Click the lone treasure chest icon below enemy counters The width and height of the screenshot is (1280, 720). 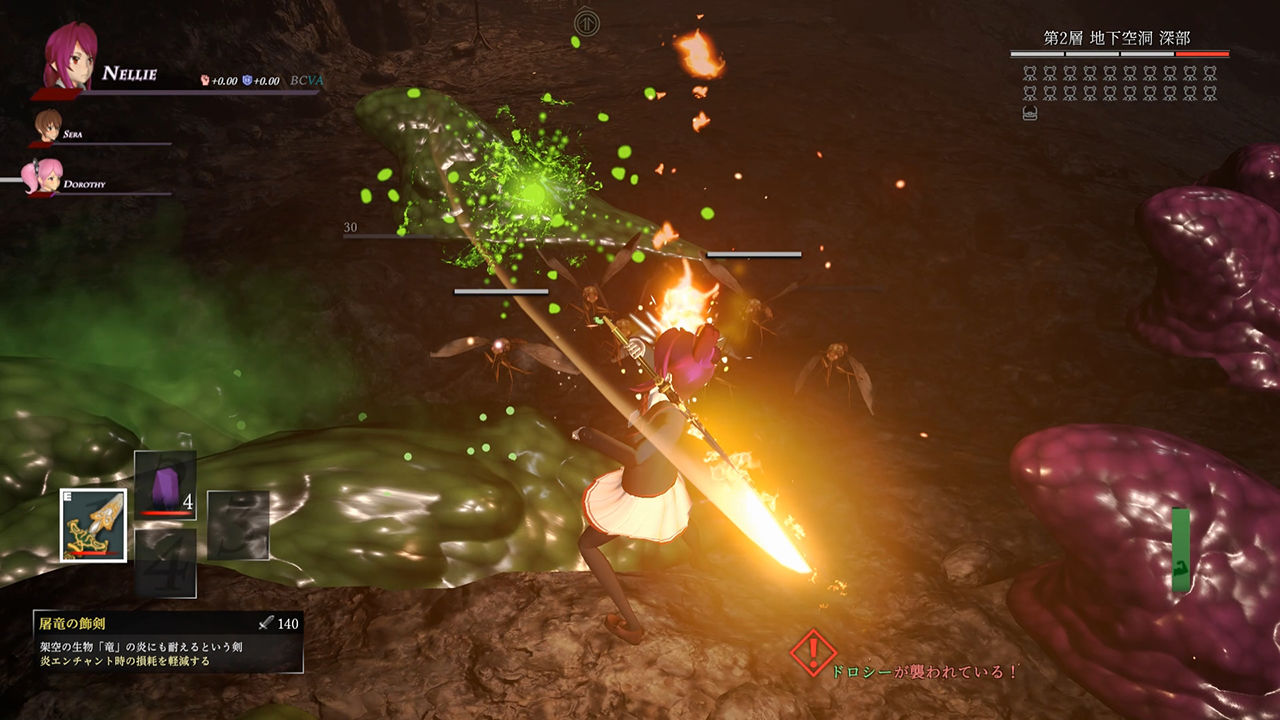tap(1030, 113)
